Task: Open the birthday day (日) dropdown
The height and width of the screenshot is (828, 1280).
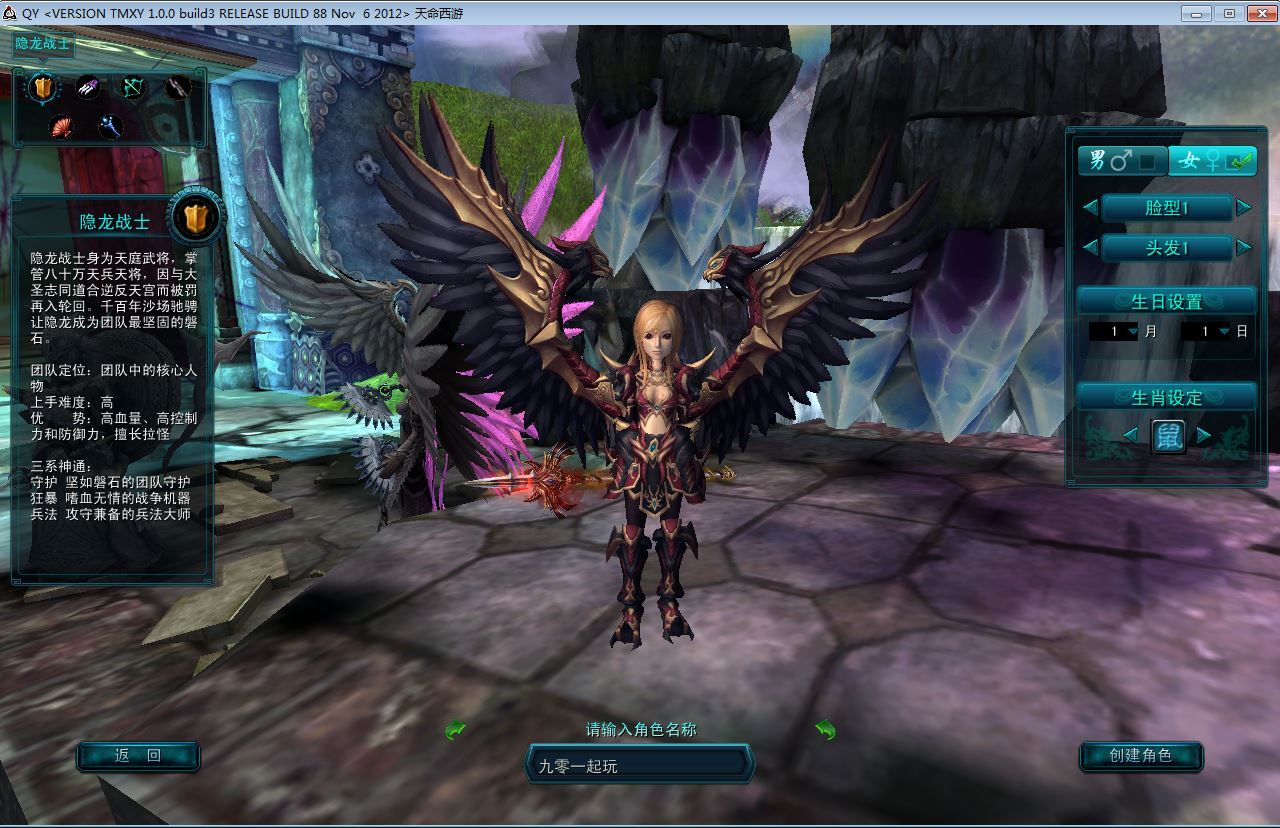Action: [1224, 331]
